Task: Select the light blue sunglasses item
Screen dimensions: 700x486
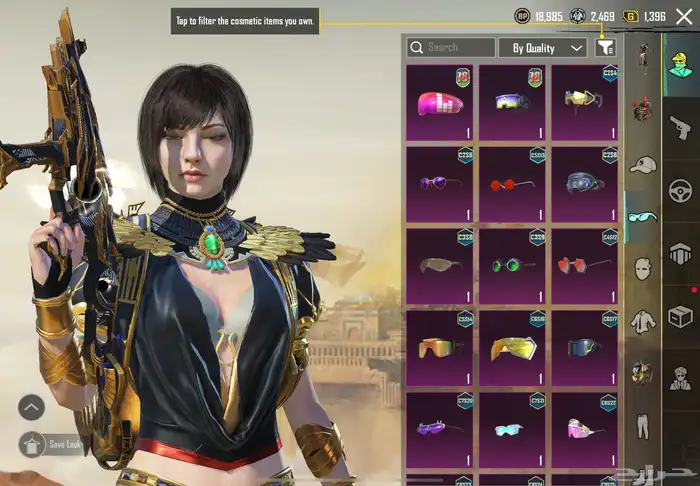Action: click(x=512, y=430)
